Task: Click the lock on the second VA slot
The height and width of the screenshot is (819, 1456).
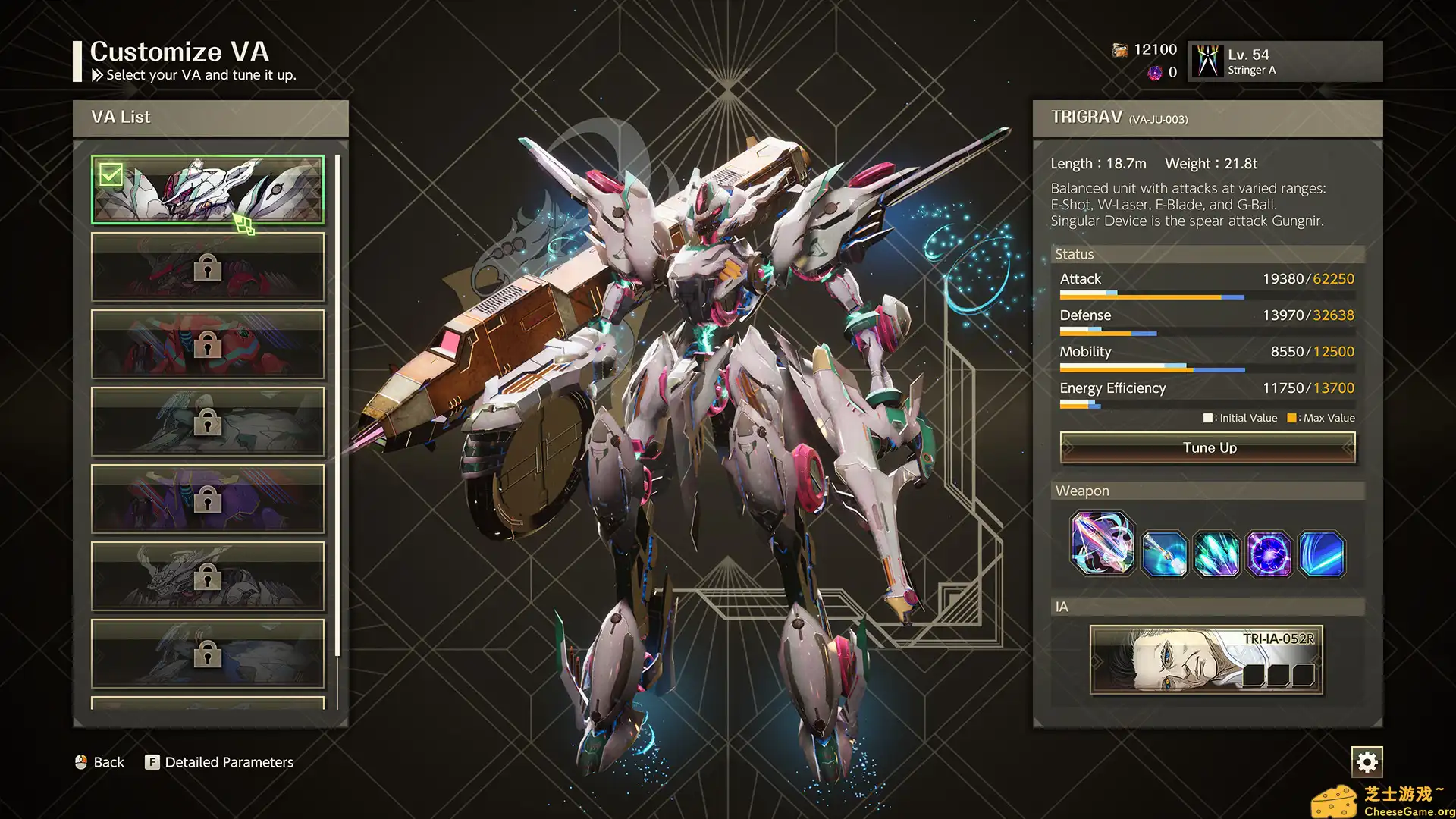Action: [x=207, y=267]
